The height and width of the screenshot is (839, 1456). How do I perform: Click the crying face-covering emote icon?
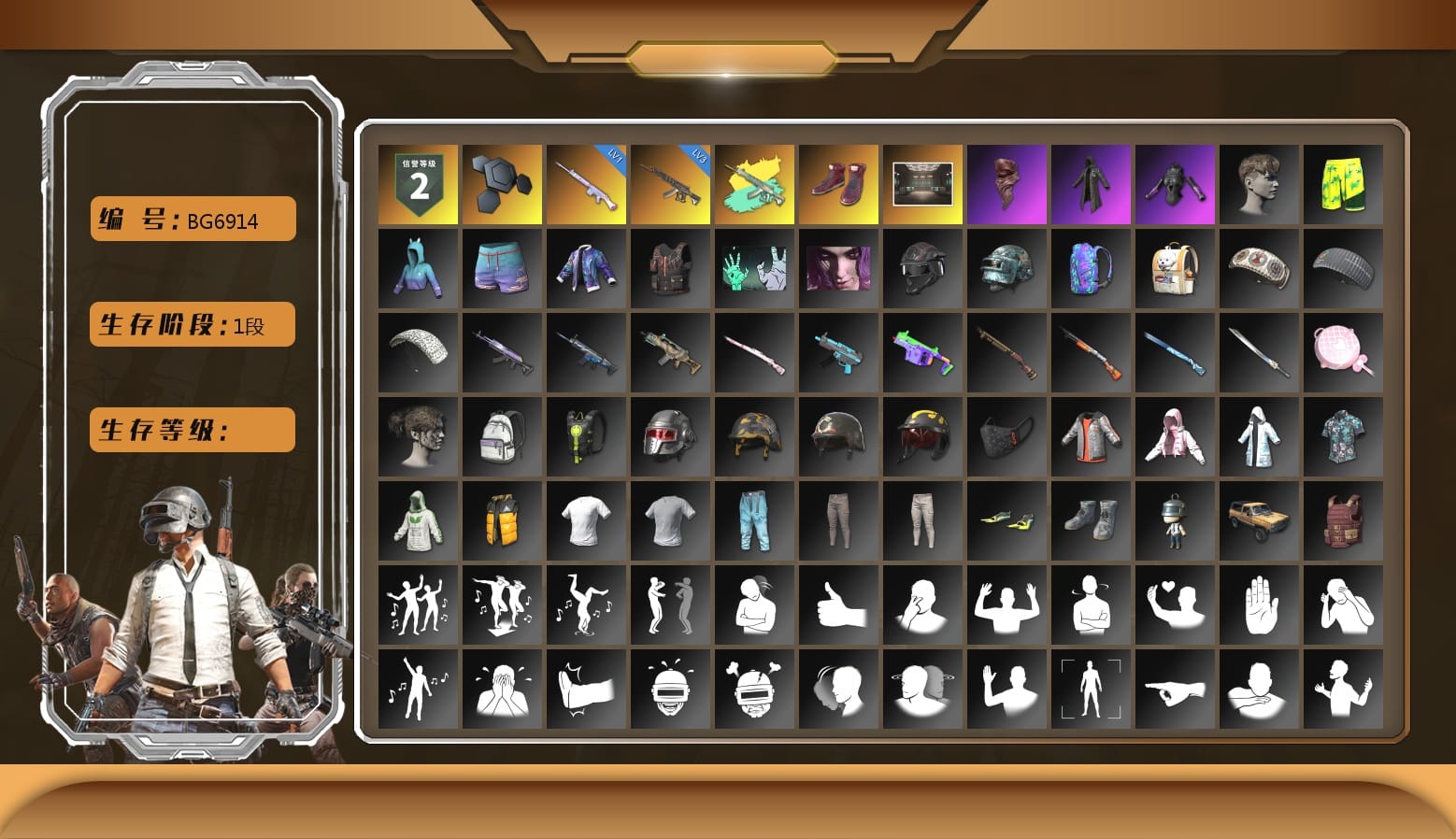(x=503, y=690)
